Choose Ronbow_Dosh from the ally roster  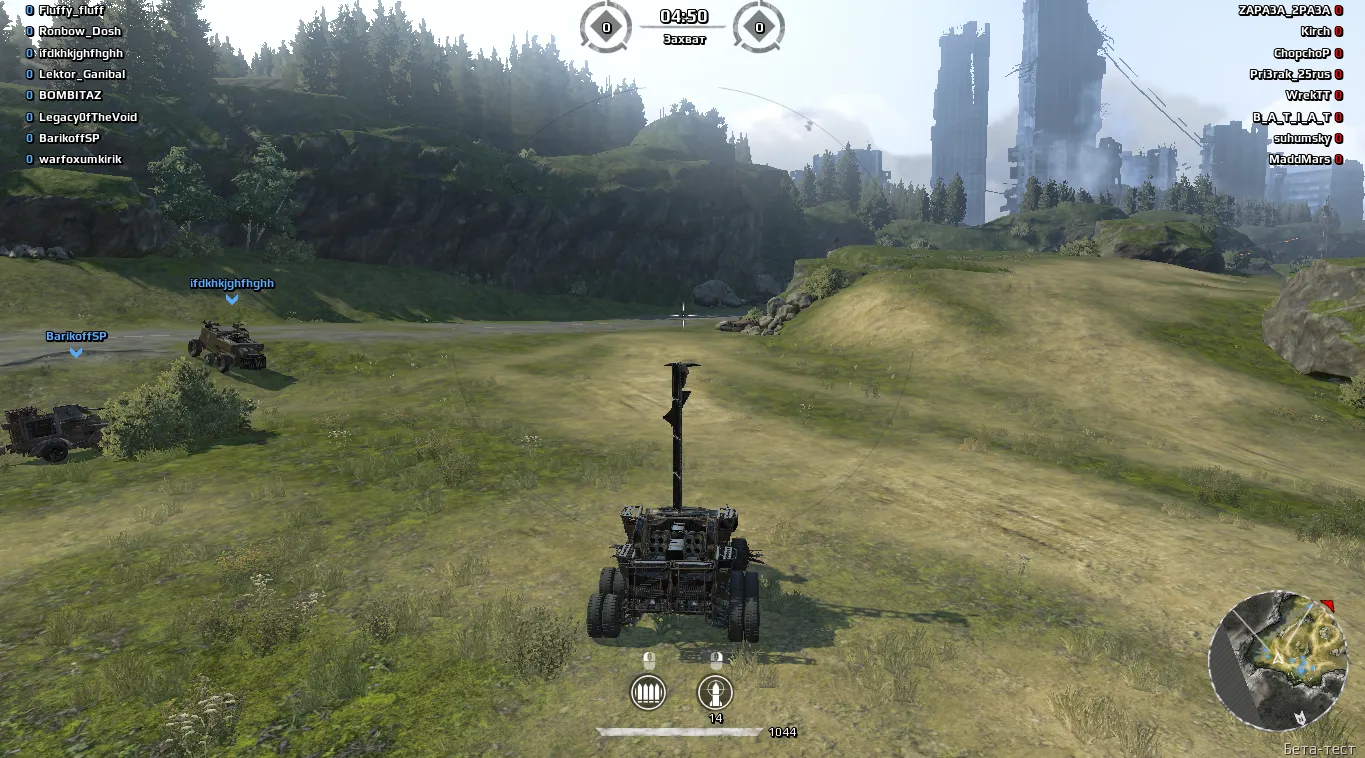(x=79, y=31)
